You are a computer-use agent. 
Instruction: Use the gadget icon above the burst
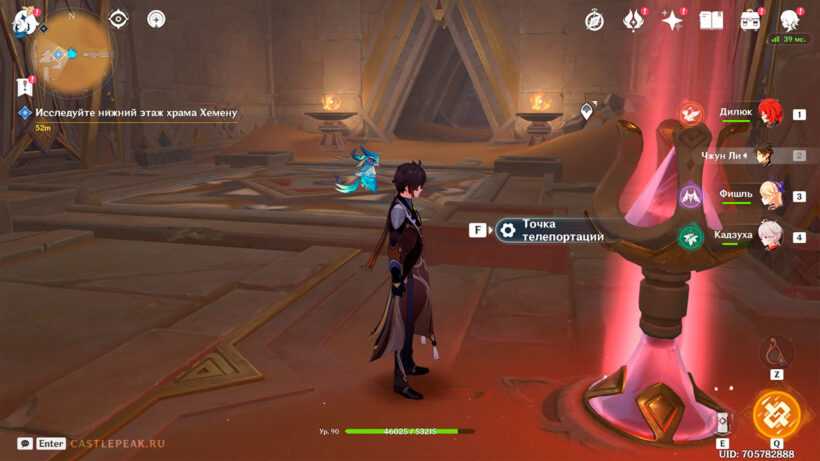pyautogui.click(x=776, y=351)
